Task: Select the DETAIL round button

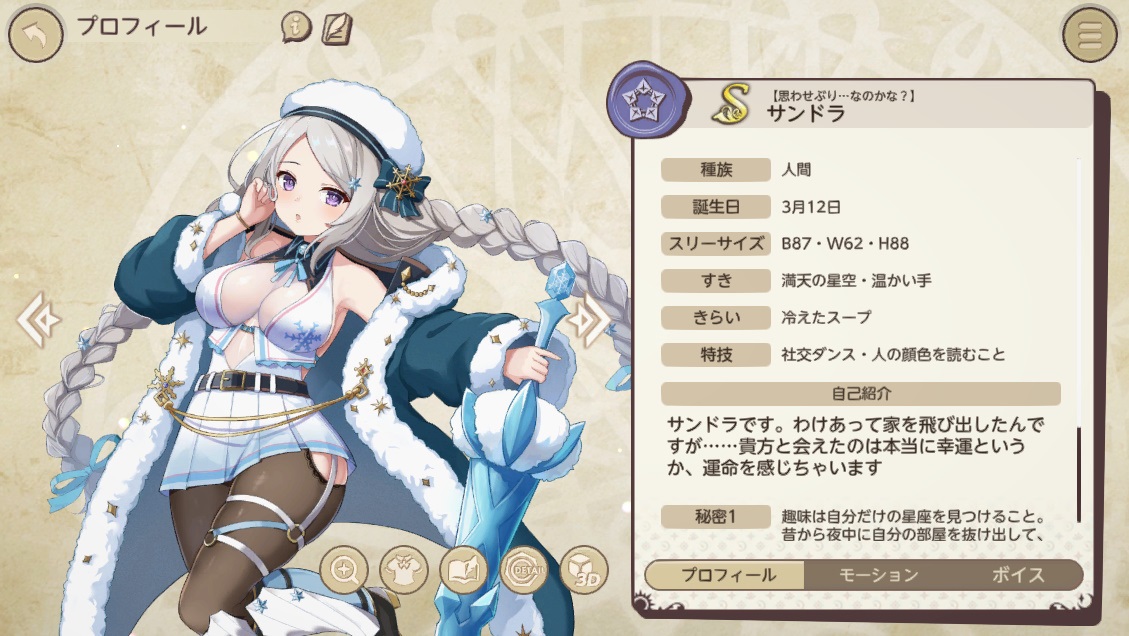Action: click(523, 570)
